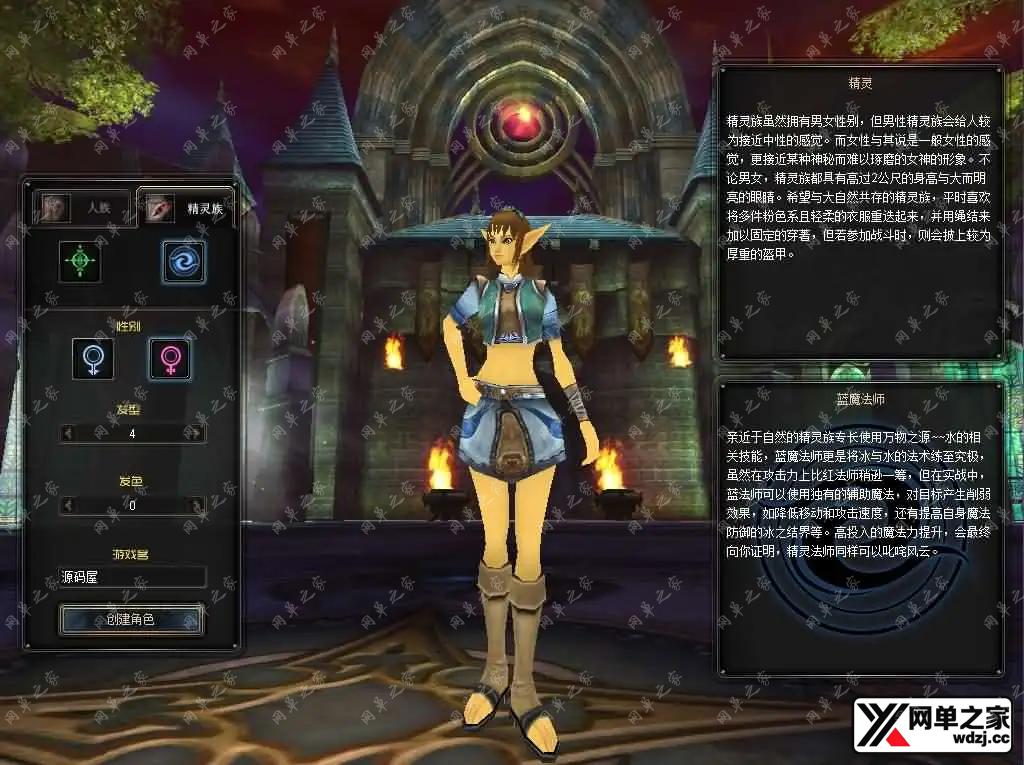Increase 发色 hair color with right arrow
This screenshot has height=765, width=1024.
[196, 505]
